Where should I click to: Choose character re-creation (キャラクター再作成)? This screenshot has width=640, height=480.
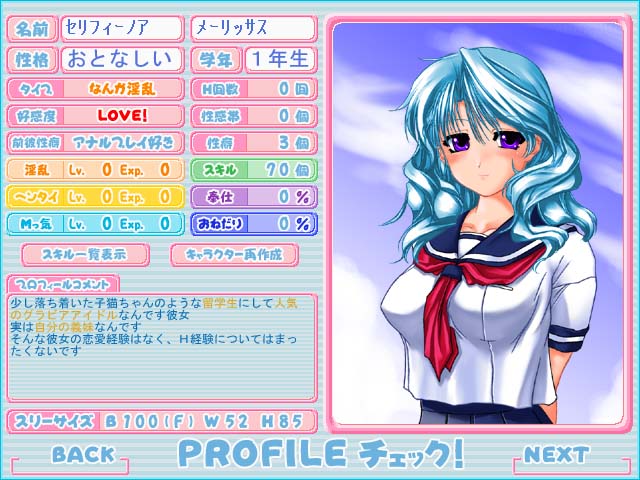pos(235,254)
